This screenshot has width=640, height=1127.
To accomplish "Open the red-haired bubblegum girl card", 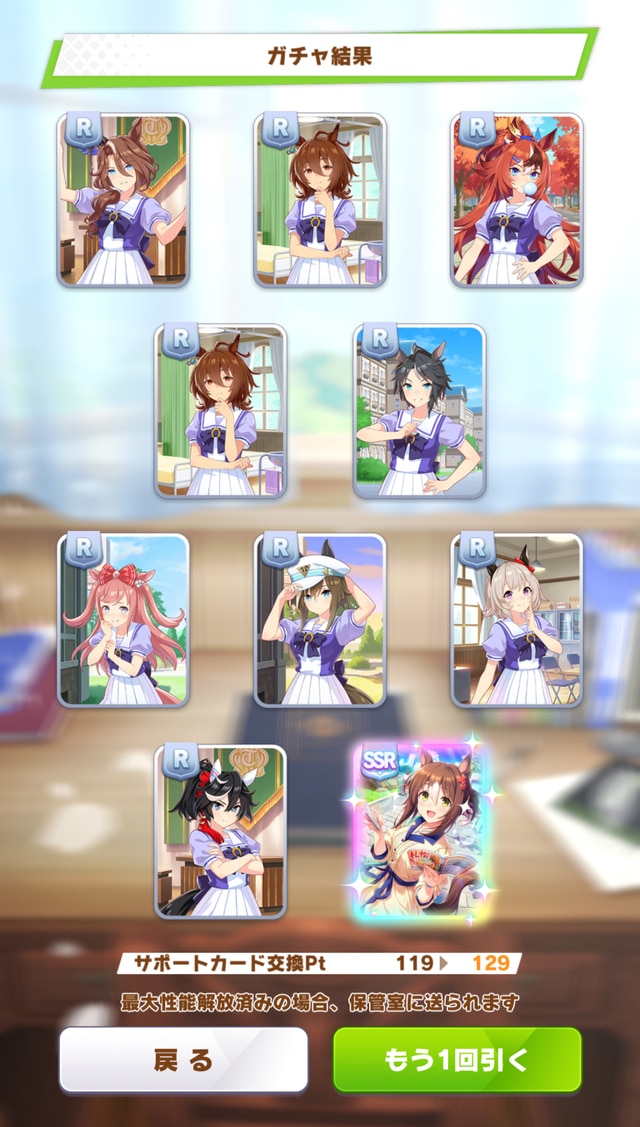I will (x=516, y=200).
